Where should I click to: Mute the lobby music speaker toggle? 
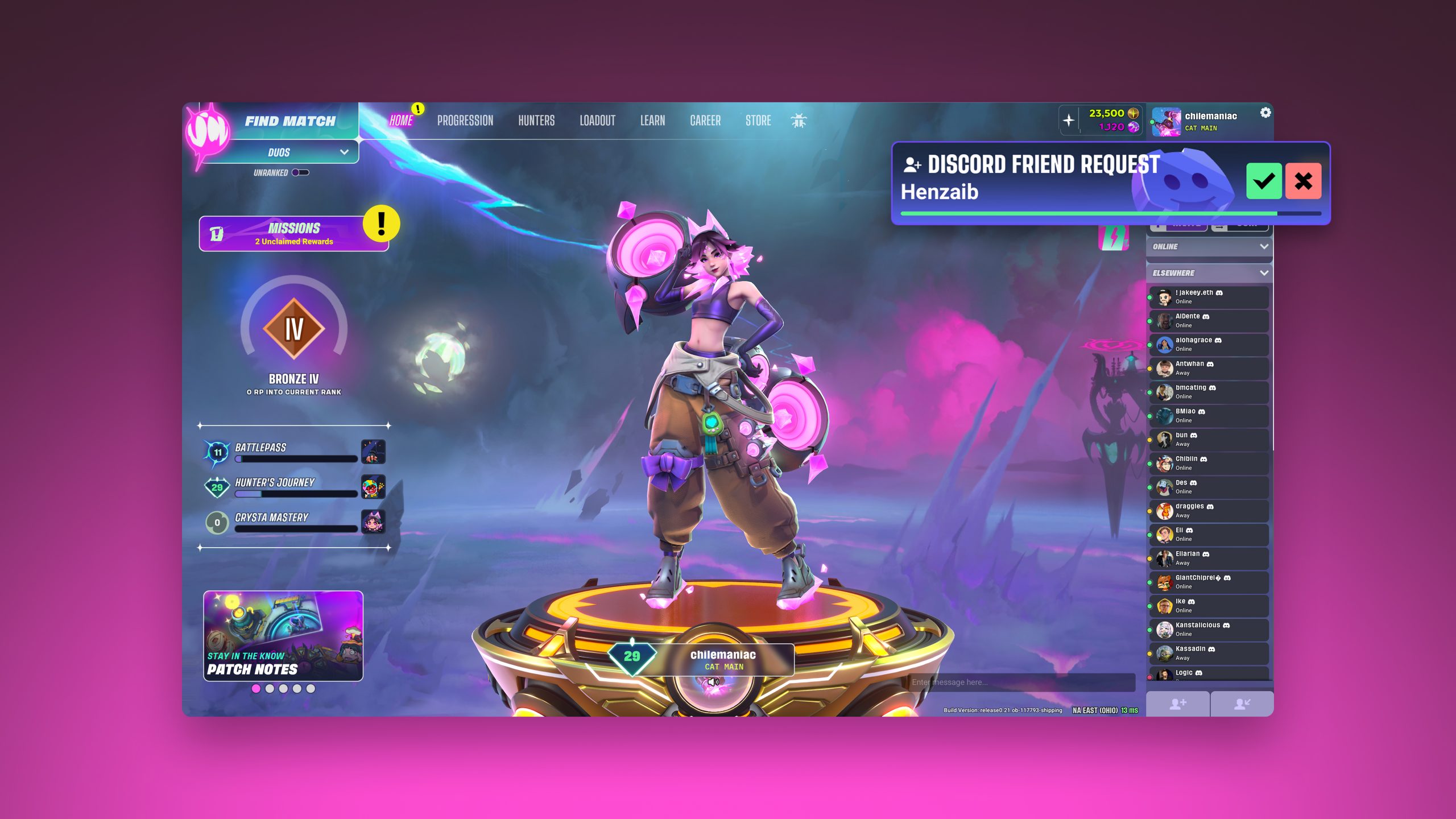tap(713, 681)
